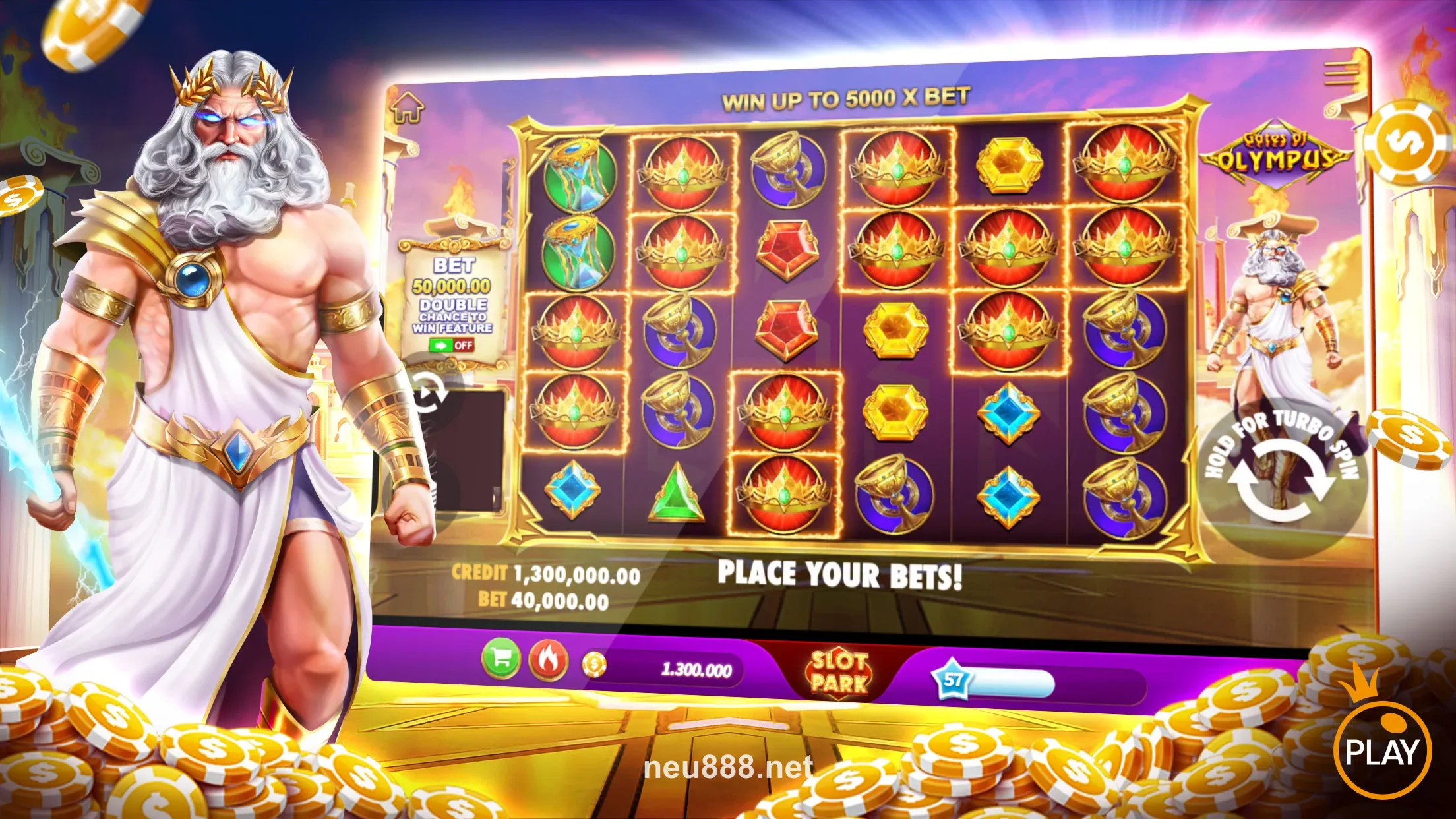Open the hamburger menu
This screenshot has height=819, width=1456.
(x=1342, y=73)
